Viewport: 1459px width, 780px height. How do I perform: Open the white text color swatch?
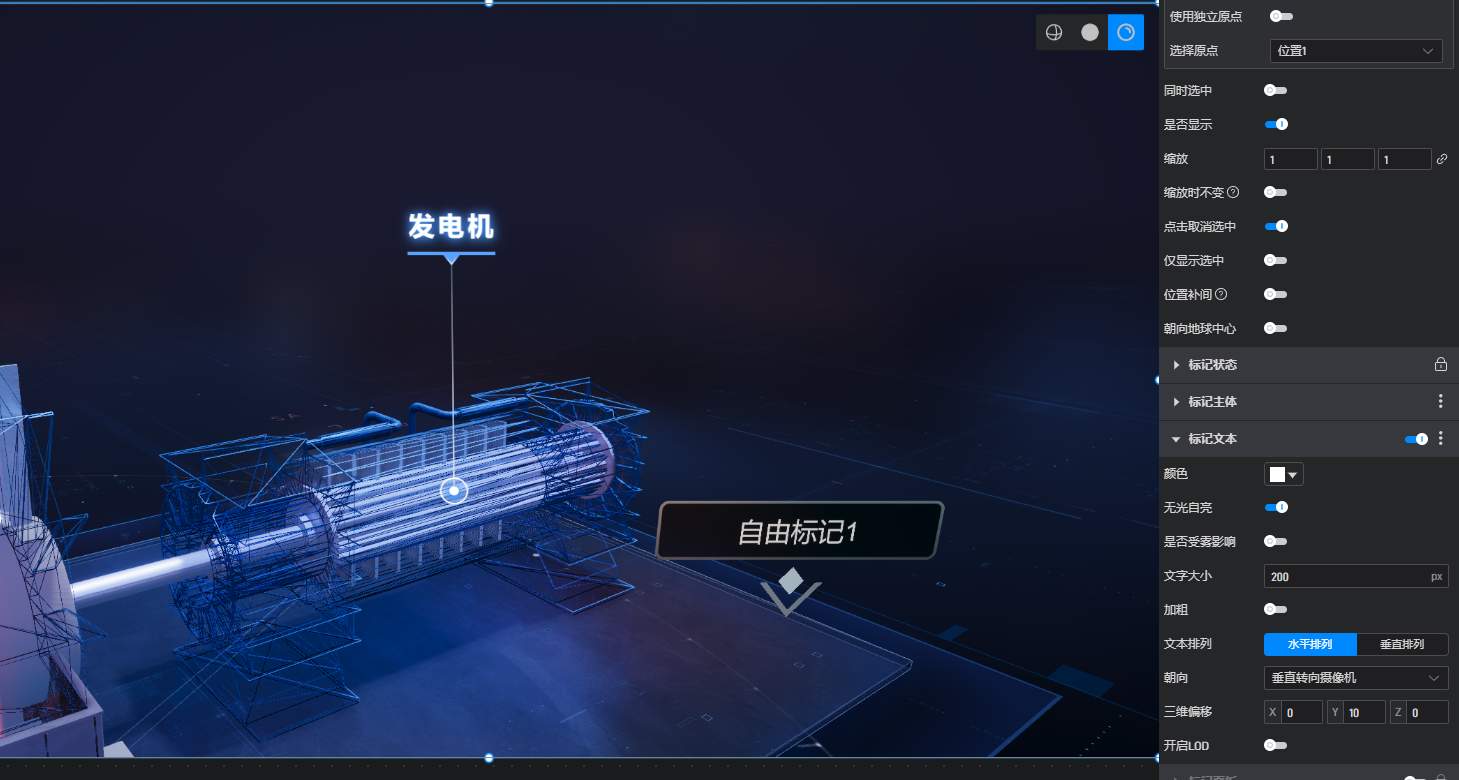[1283, 475]
